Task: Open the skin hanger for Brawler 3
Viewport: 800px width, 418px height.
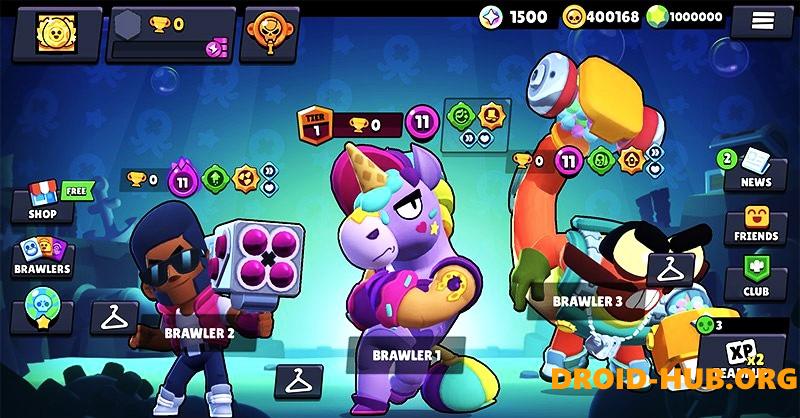Action: click(669, 267)
